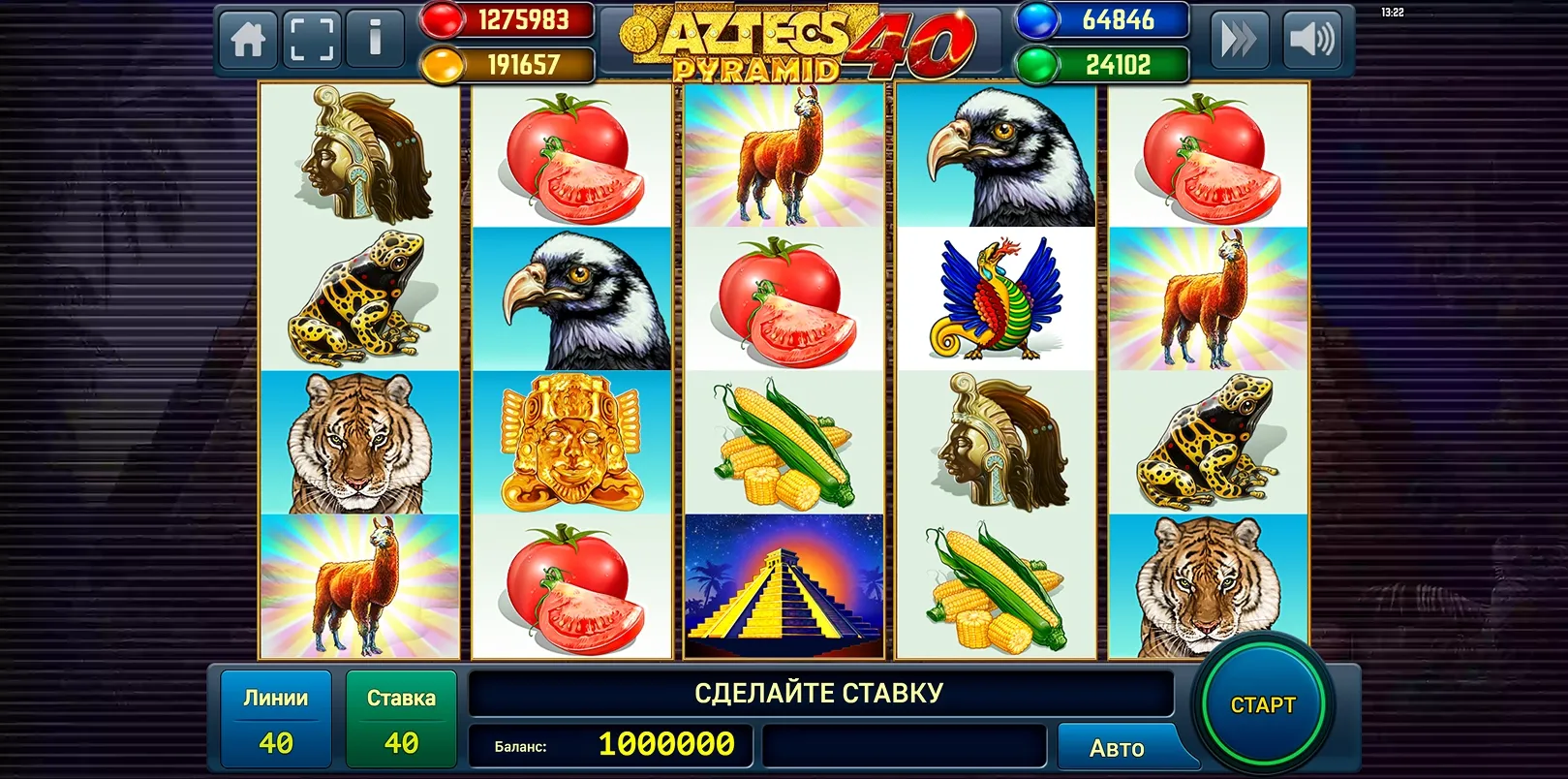Image resolution: width=1568 pixels, height=779 pixels.
Task: Open the Ставка bet selector showing 40
Action: (x=402, y=717)
